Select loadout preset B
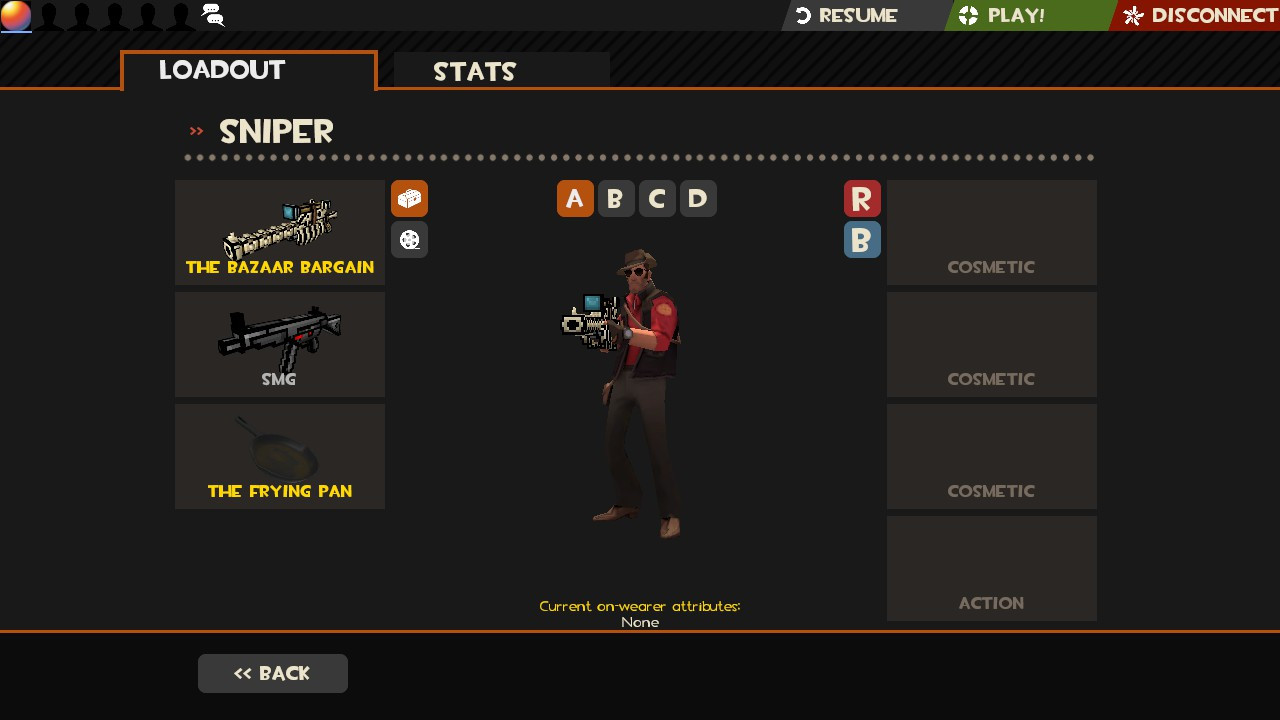This screenshot has height=720, width=1280. [x=616, y=198]
